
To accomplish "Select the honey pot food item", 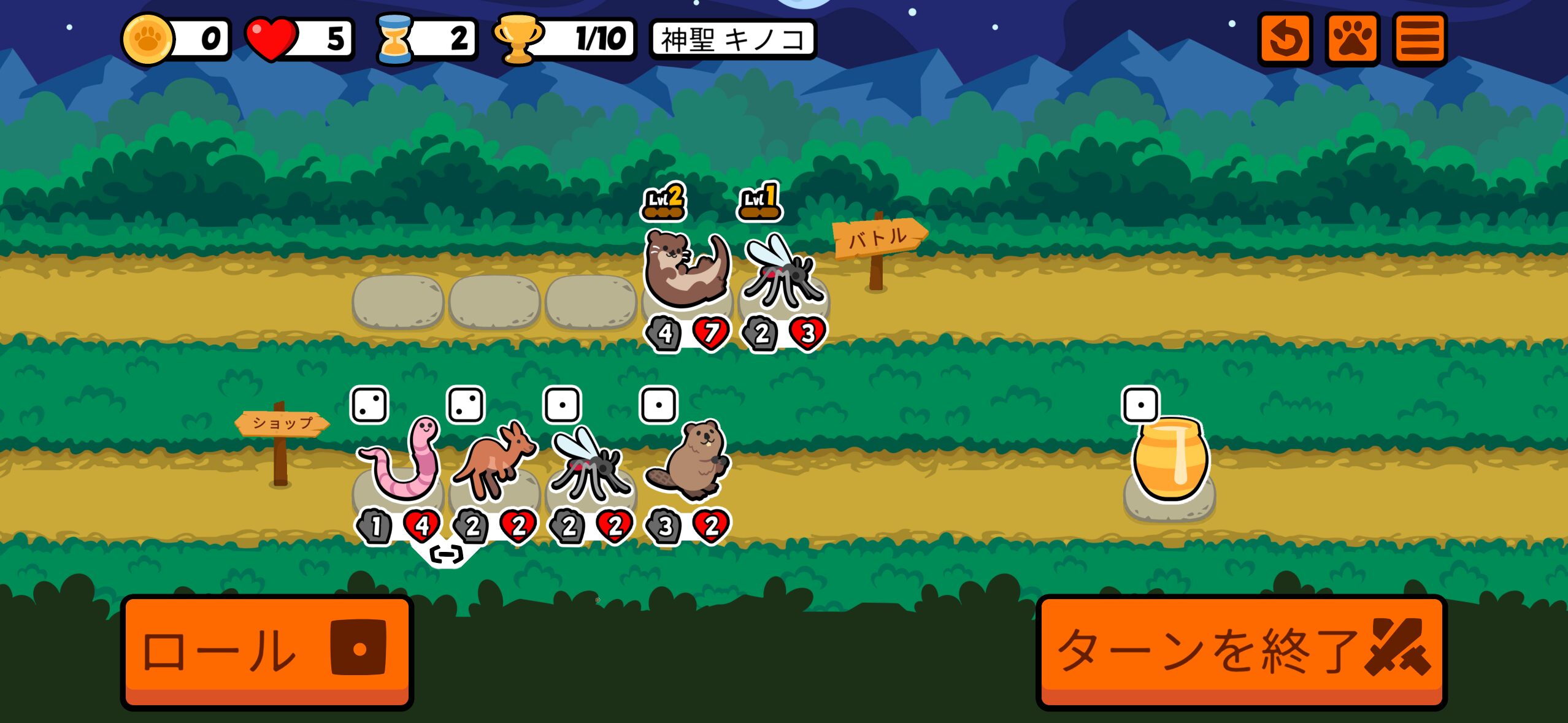I will [x=1169, y=460].
